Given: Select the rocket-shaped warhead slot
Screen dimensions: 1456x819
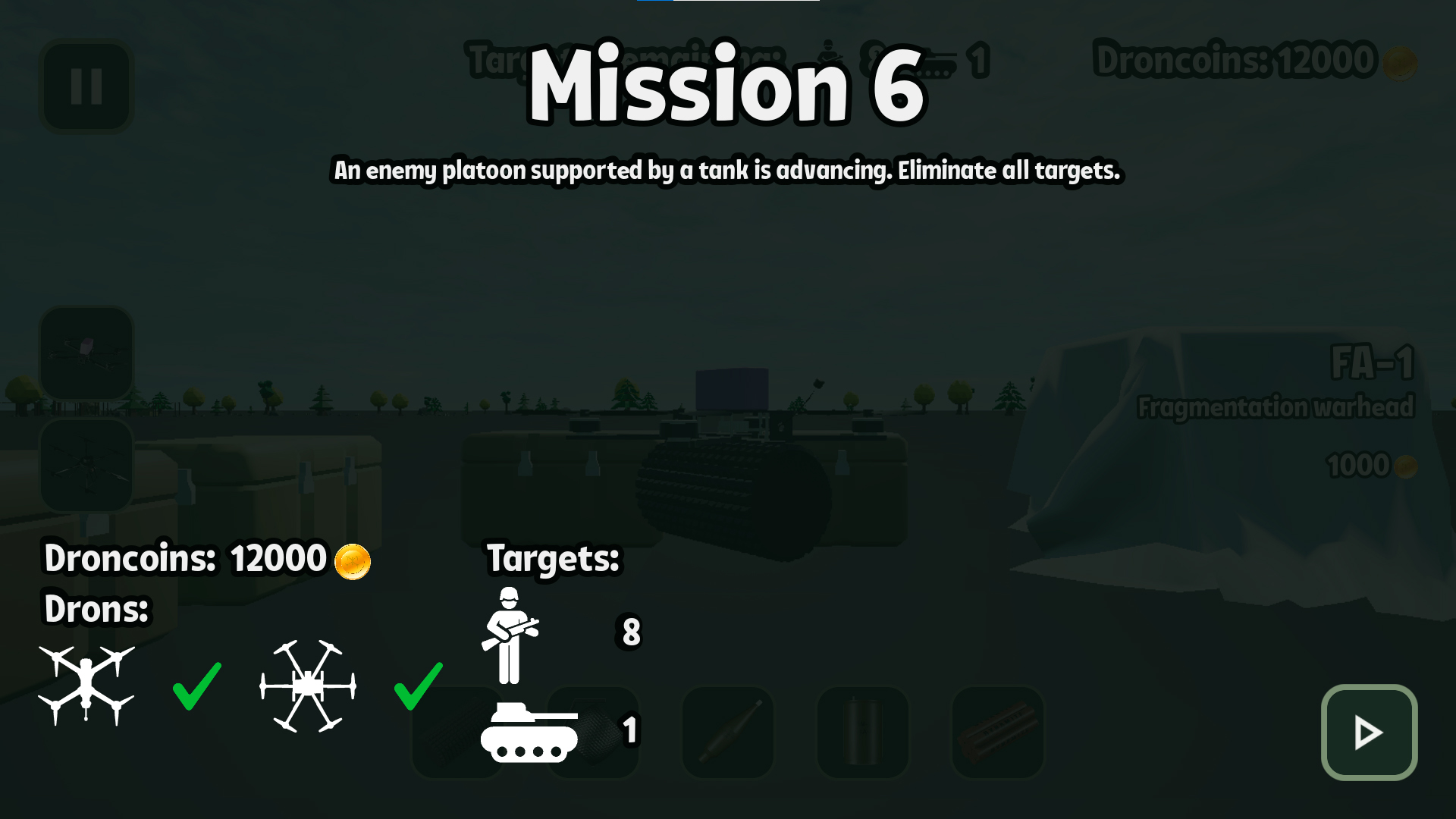Looking at the screenshot, I should pos(726,733).
